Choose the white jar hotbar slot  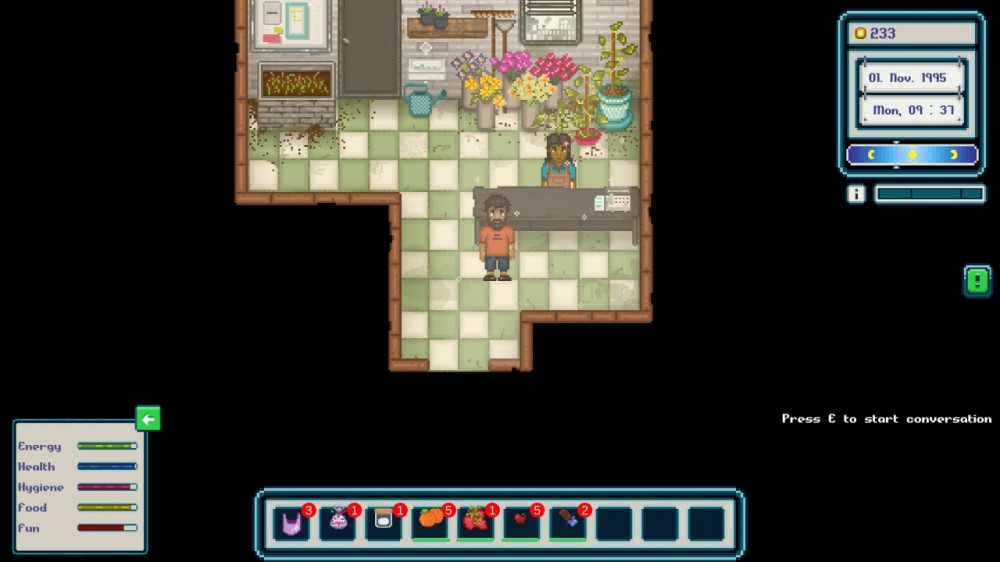384,523
